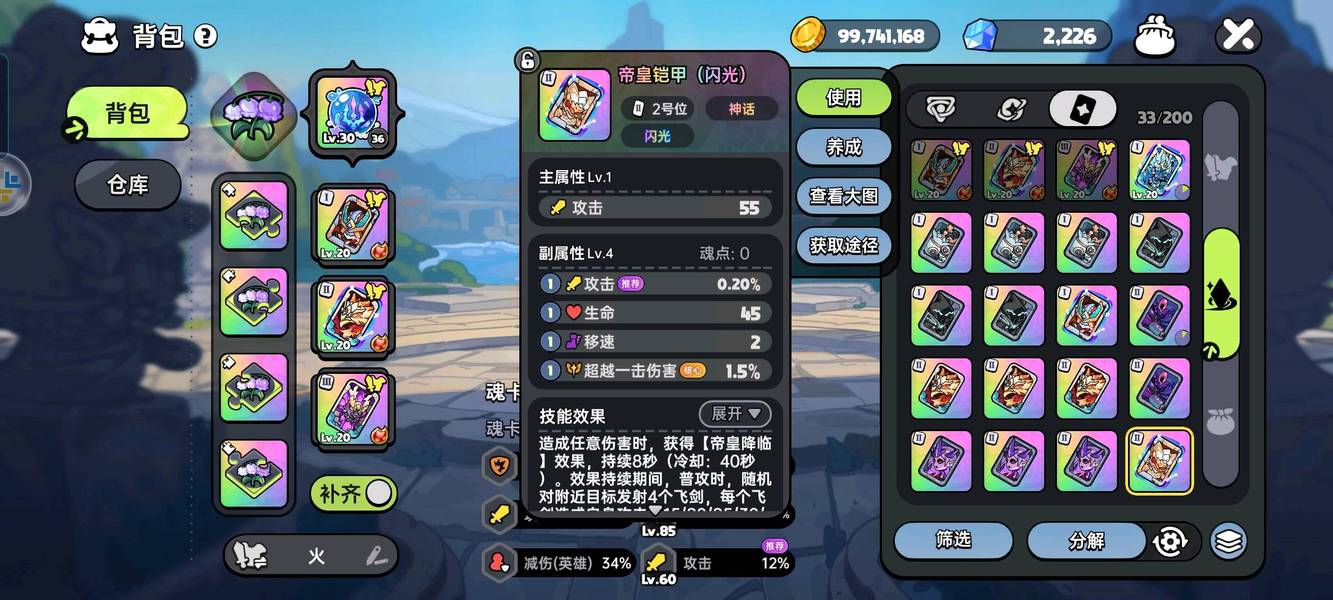Close the backpack screen
Screen dimensions: 1333x600
tap(1237, 36)
